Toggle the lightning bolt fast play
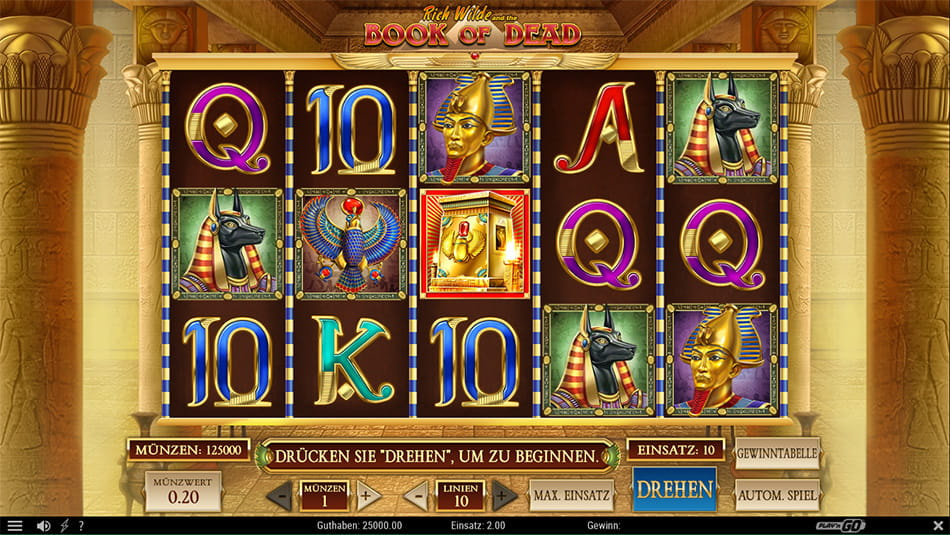 point(64,526)
